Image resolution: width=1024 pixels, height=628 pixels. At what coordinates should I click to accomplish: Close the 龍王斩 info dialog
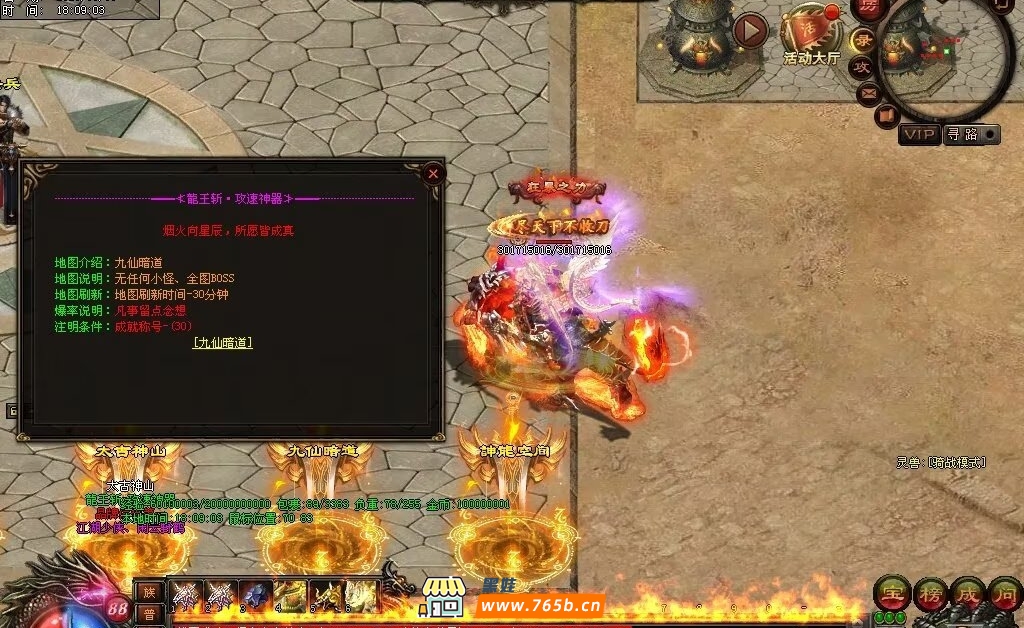point(433,173)
